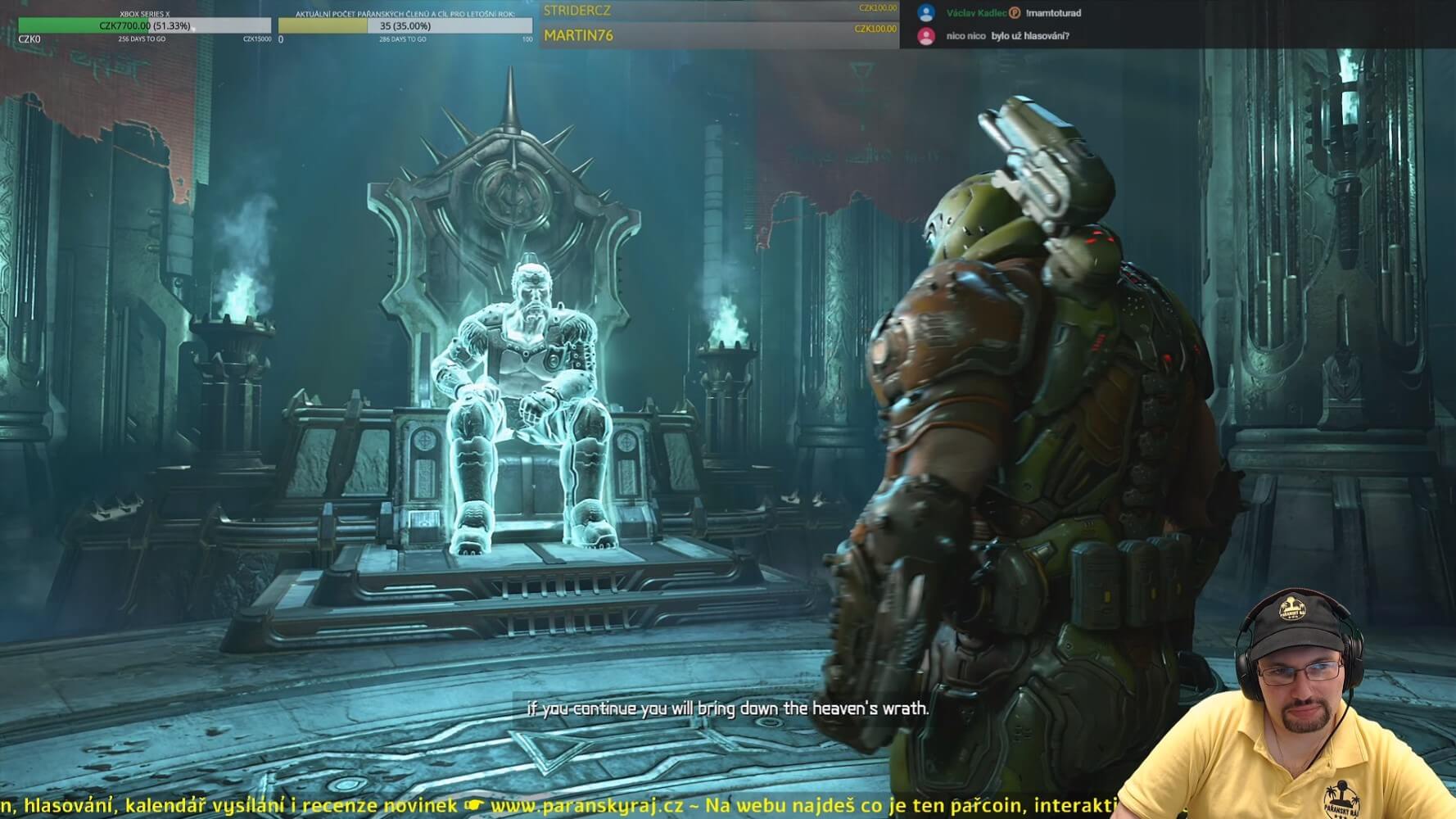Select Václav Kadlec's chat message
1456x819 pixels.
click(x=1053, y=13)
